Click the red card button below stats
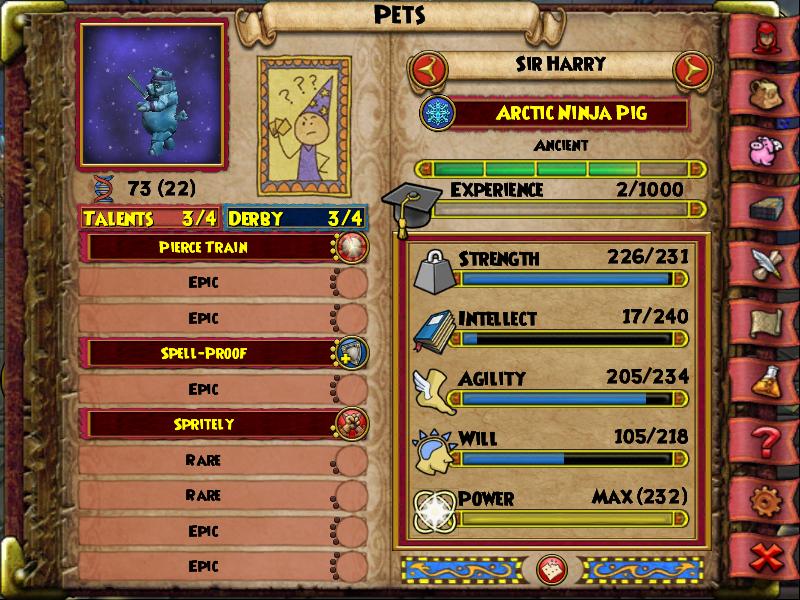800x600 pixels. point(548,569)
